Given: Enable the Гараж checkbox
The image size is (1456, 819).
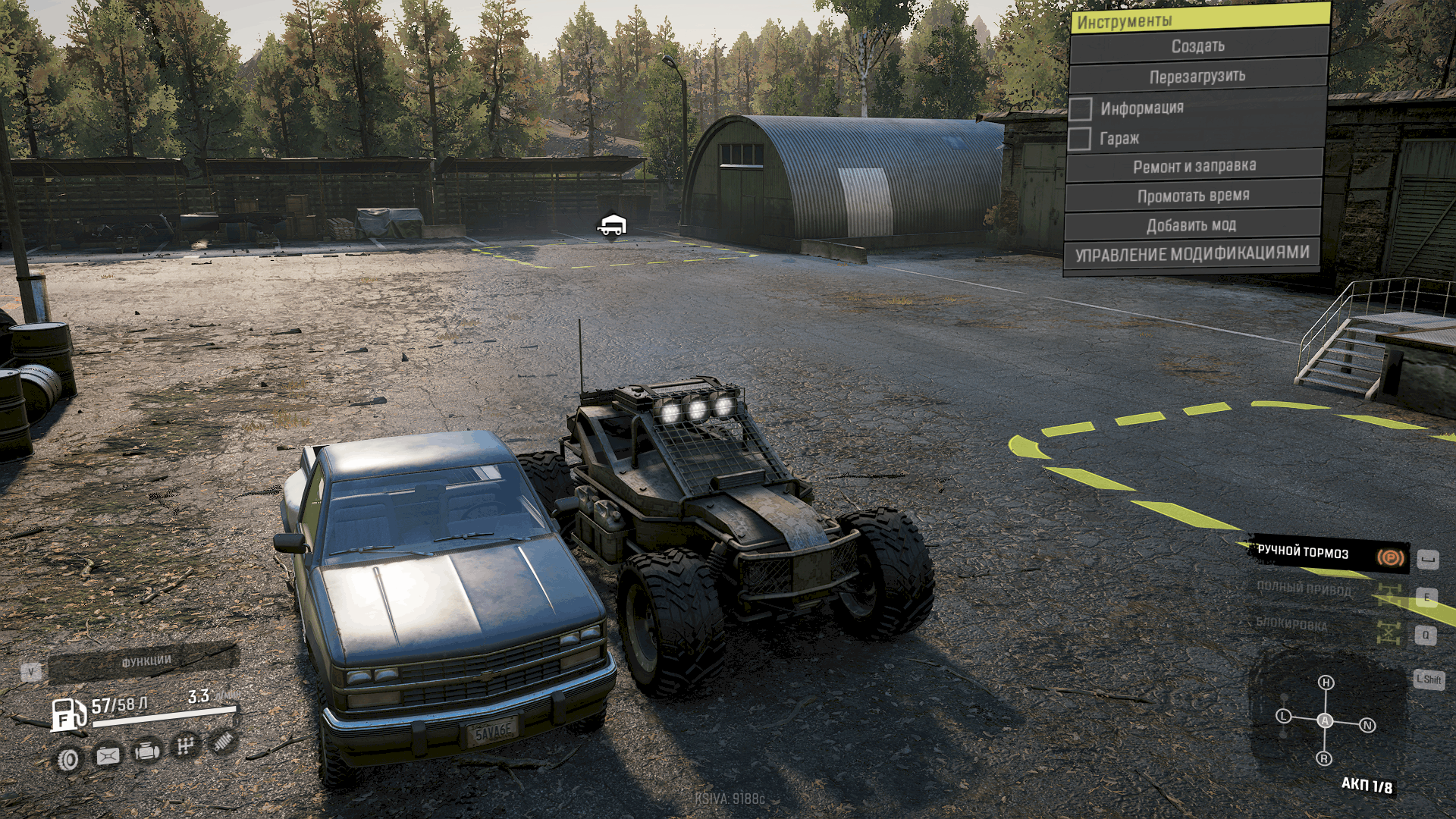Looking at the screenshot, I should [1080, 139].
